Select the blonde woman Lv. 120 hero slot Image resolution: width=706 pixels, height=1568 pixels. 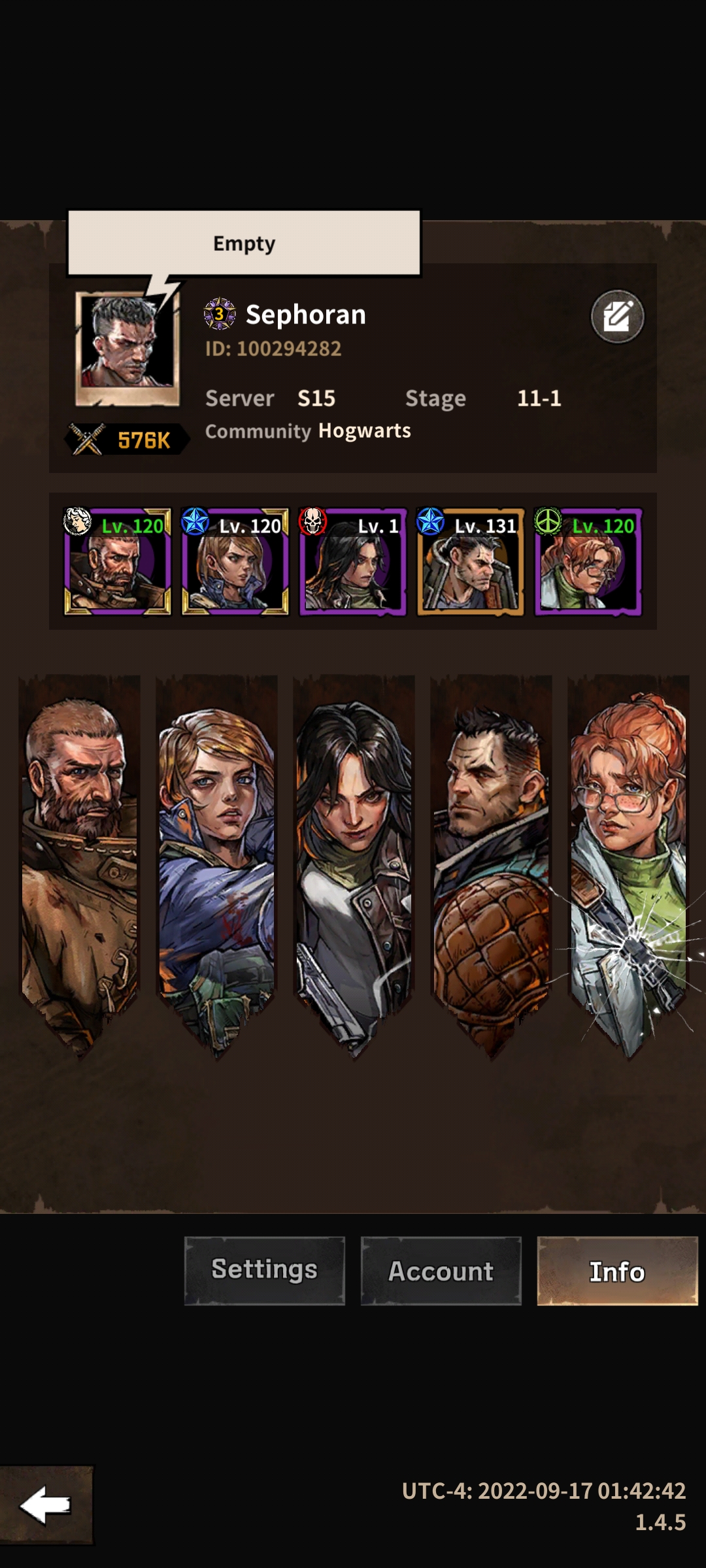point(235,562)
